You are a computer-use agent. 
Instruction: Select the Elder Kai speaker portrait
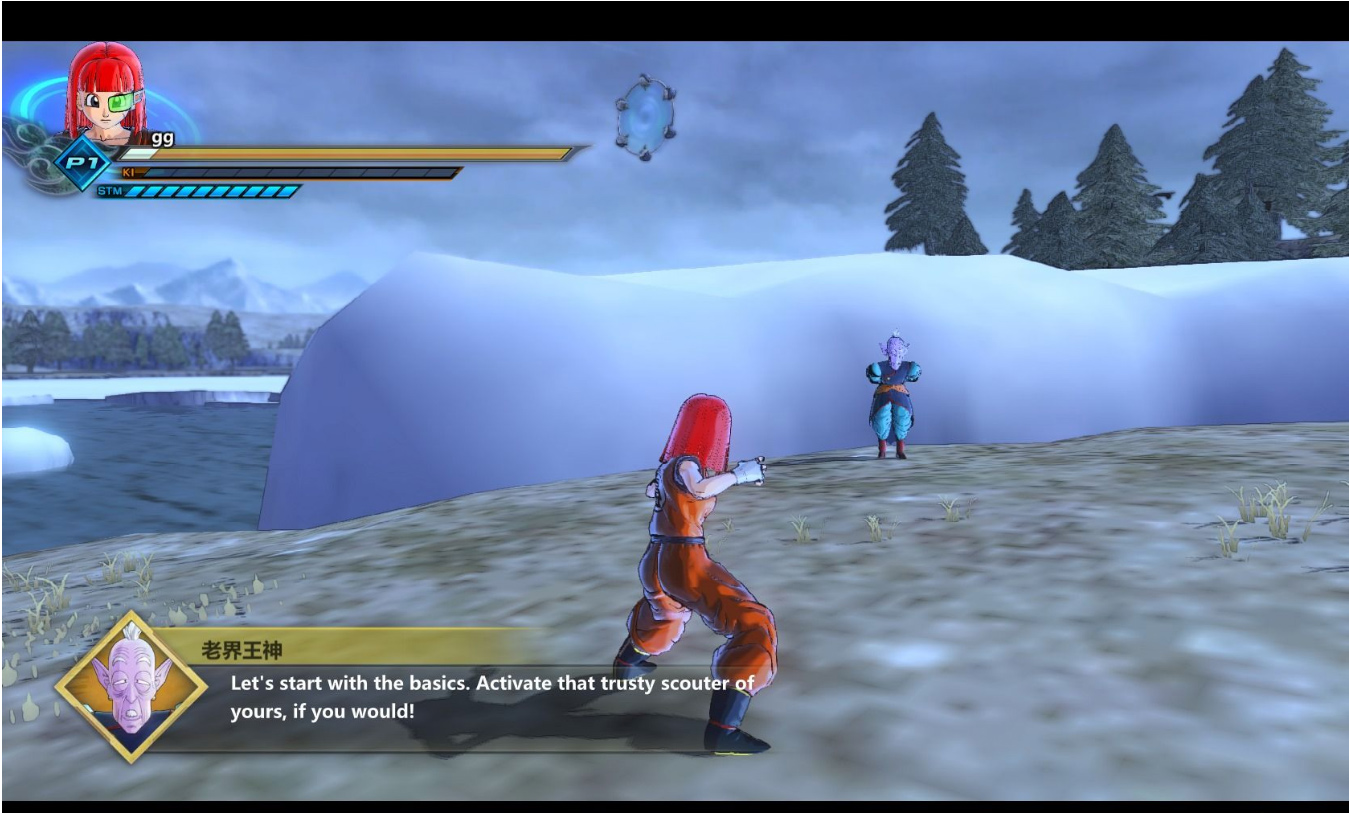(131, 687)
